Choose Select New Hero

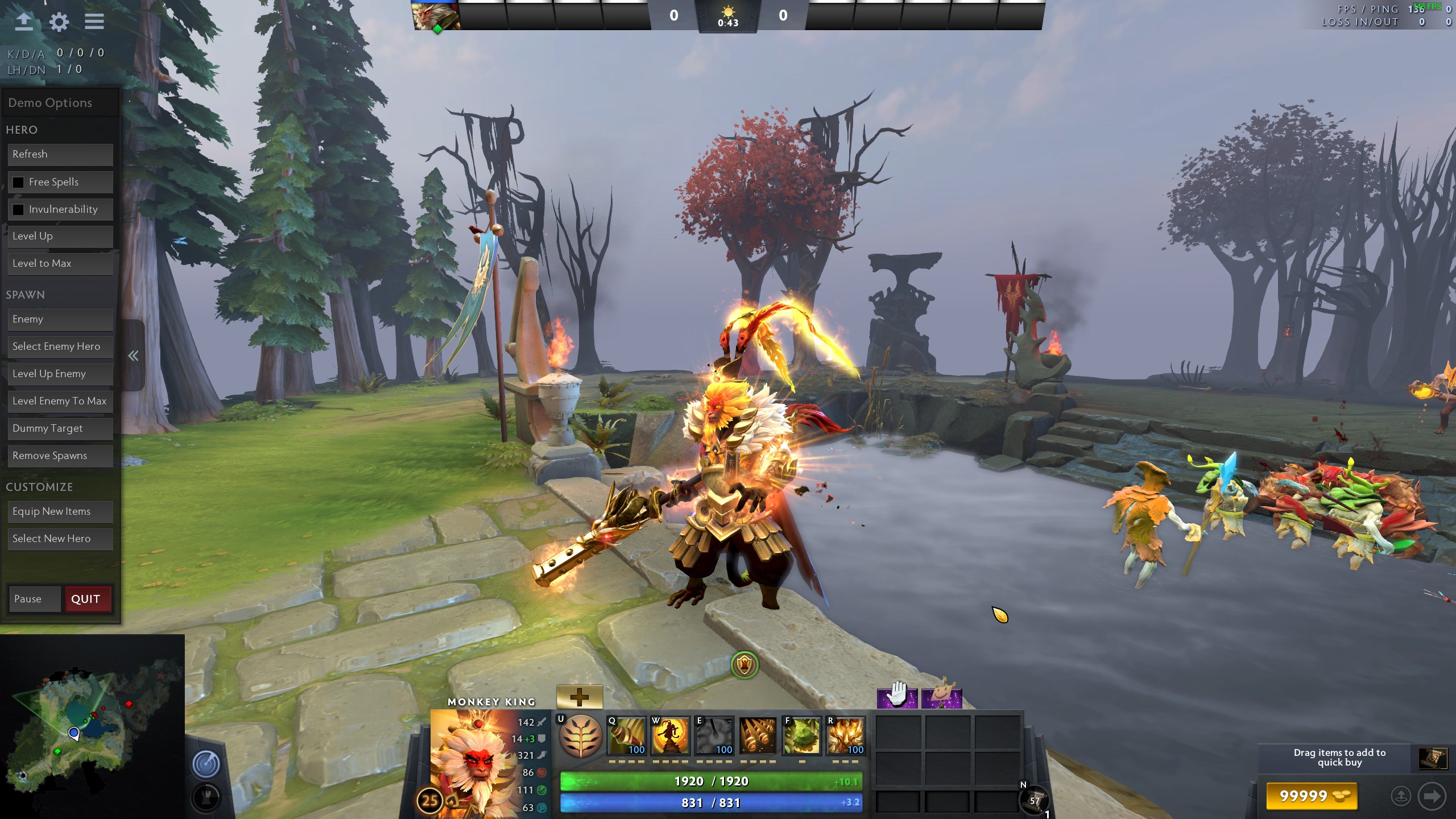point(60,539)
